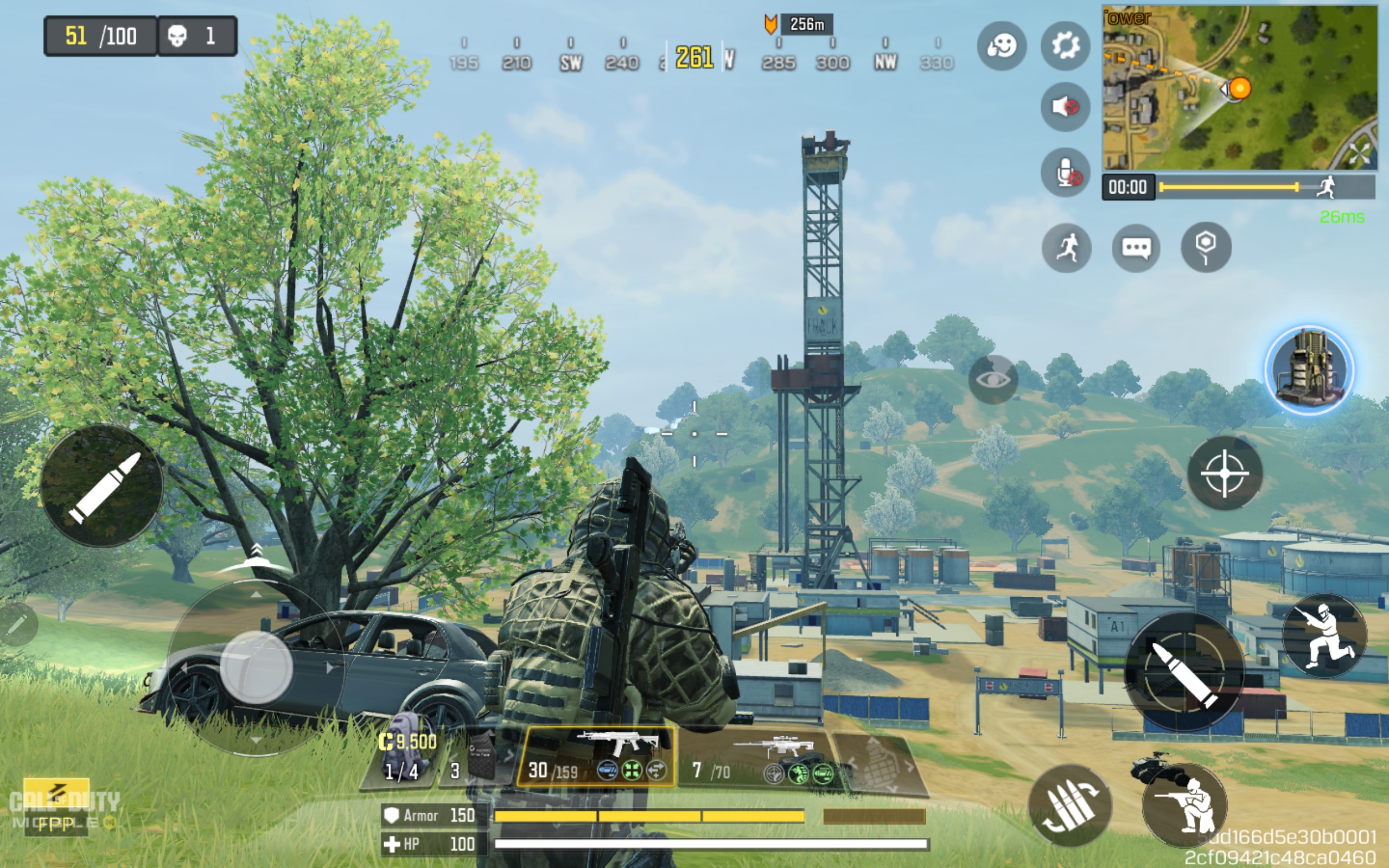Screen dimensions: 1389x868
Task: Open the settings gear menu
Action: (1065, 46)
